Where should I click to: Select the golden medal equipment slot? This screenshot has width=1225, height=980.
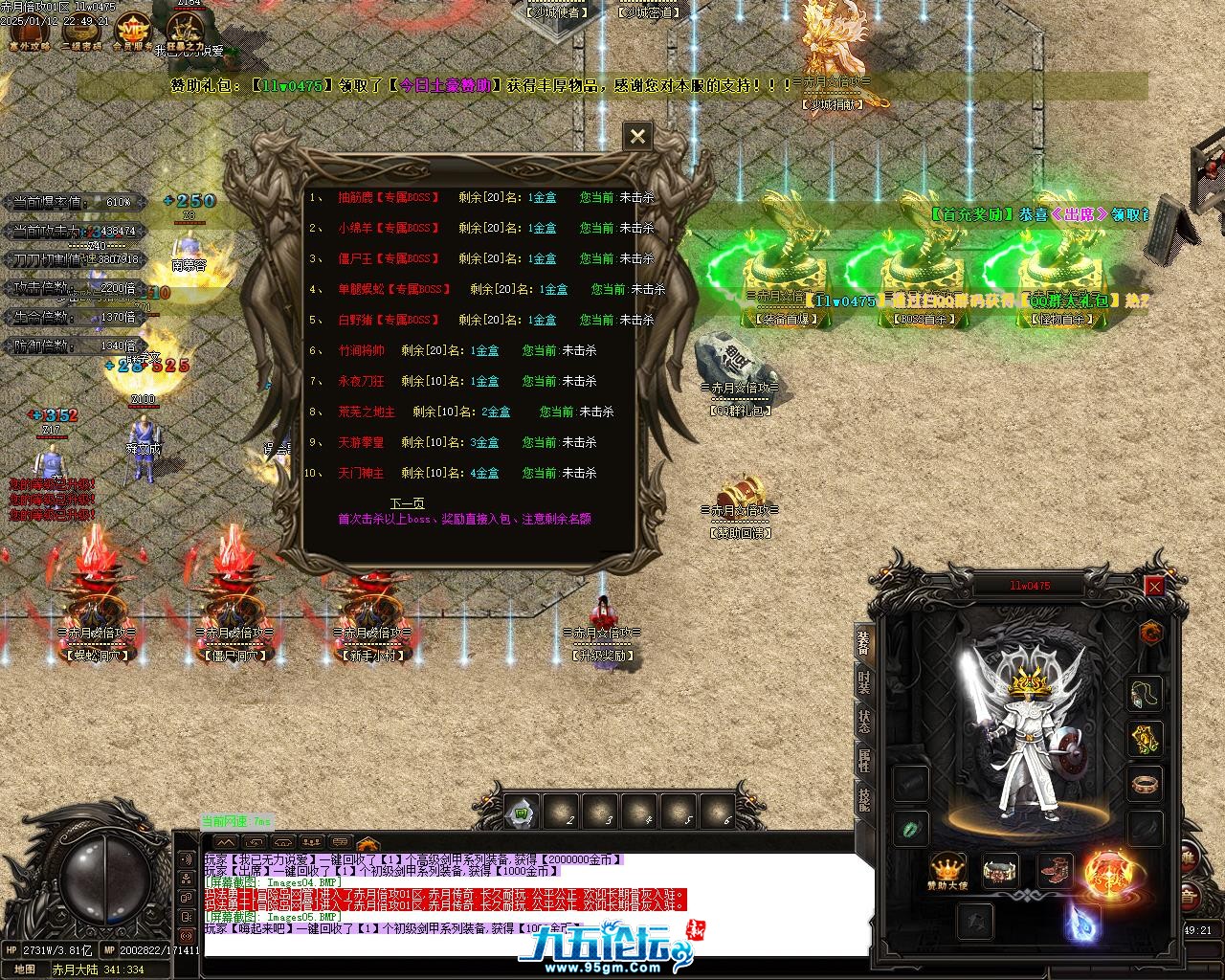click(x=1145, y=738)
